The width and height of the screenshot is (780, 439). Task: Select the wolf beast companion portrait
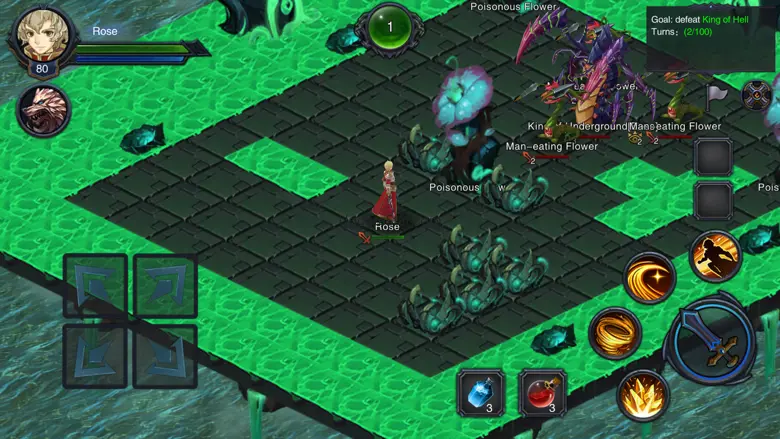coord(43,110)
